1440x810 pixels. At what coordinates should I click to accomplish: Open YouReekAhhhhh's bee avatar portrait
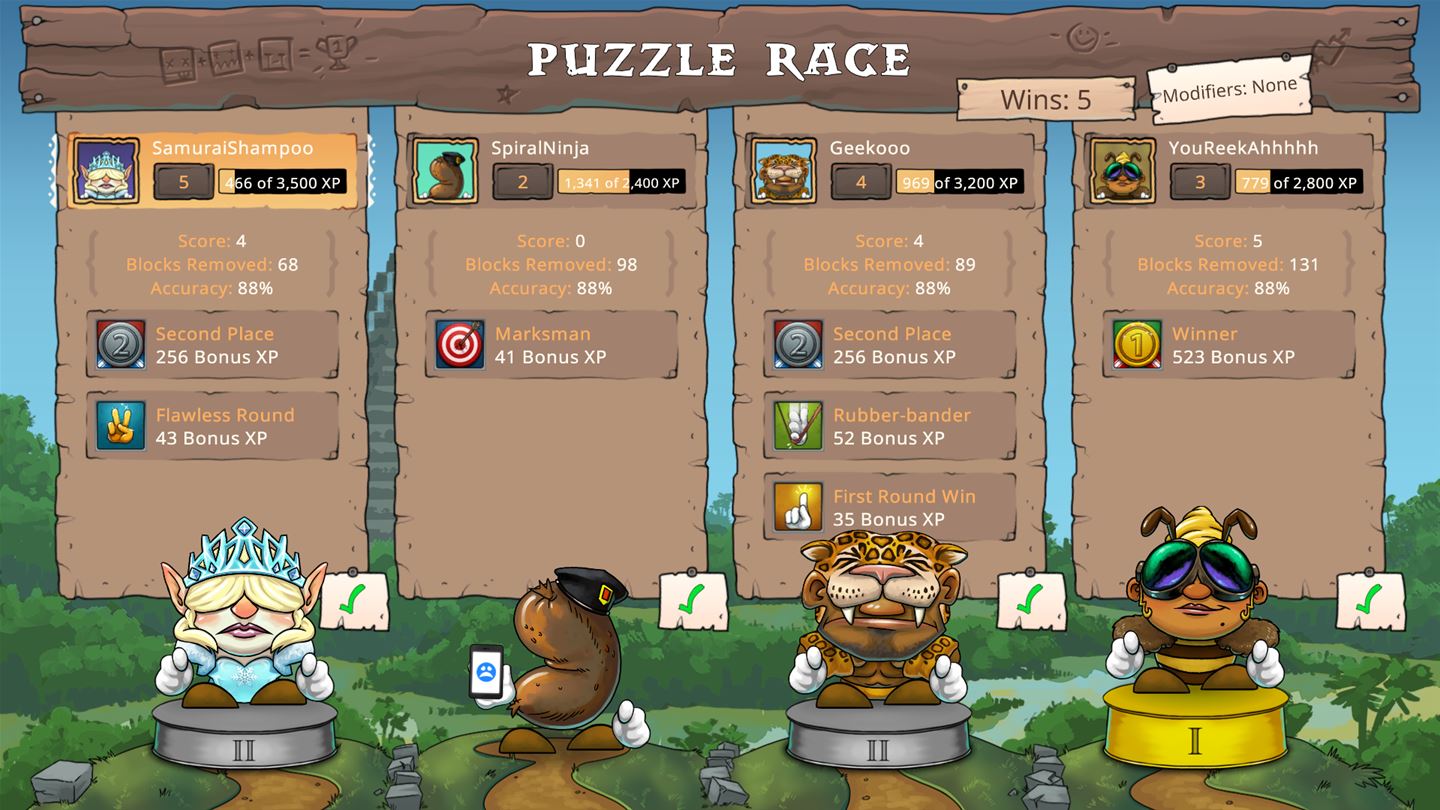(x=1121, y=170)
